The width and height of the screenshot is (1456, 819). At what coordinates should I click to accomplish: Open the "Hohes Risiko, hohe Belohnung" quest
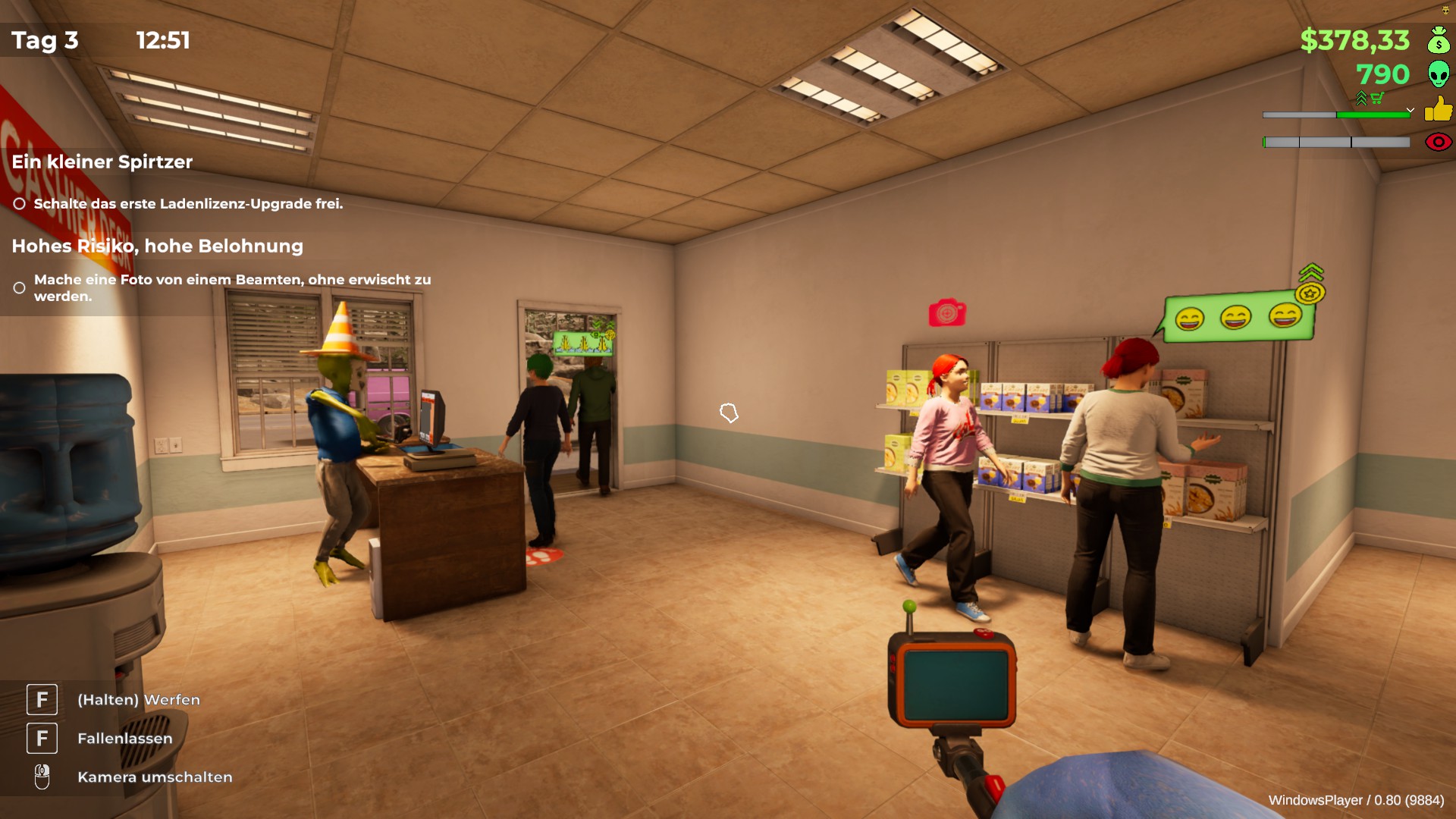(x=157, y=246)
